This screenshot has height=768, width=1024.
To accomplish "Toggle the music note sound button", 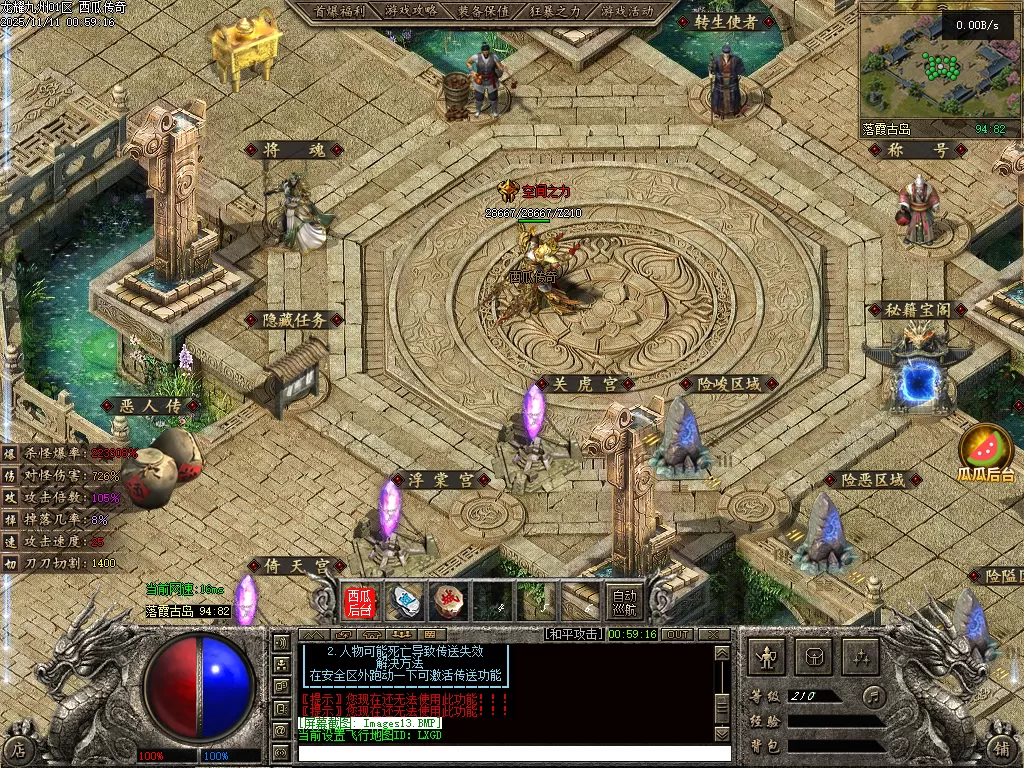I will coord(874,695).
